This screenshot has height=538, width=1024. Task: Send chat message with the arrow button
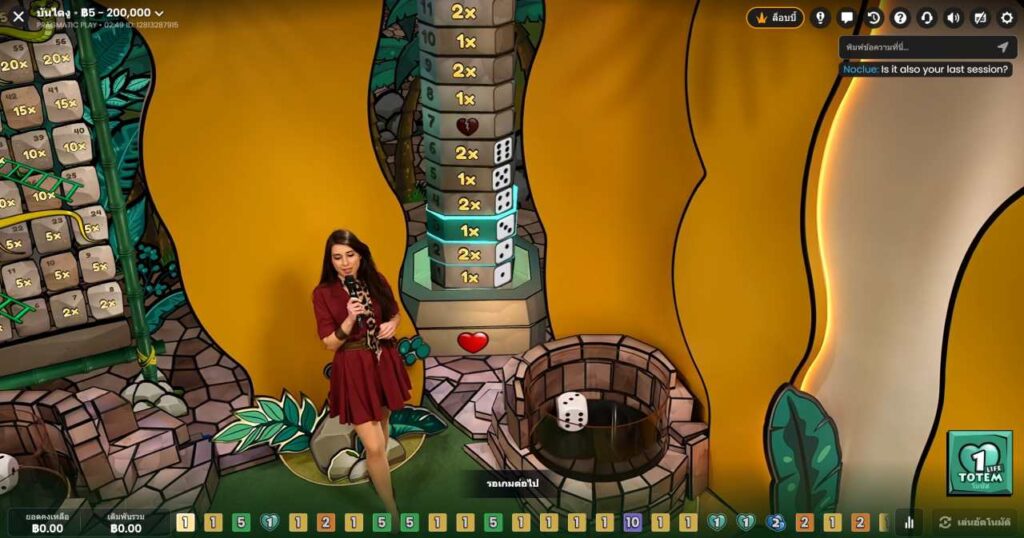[1003, 47]
